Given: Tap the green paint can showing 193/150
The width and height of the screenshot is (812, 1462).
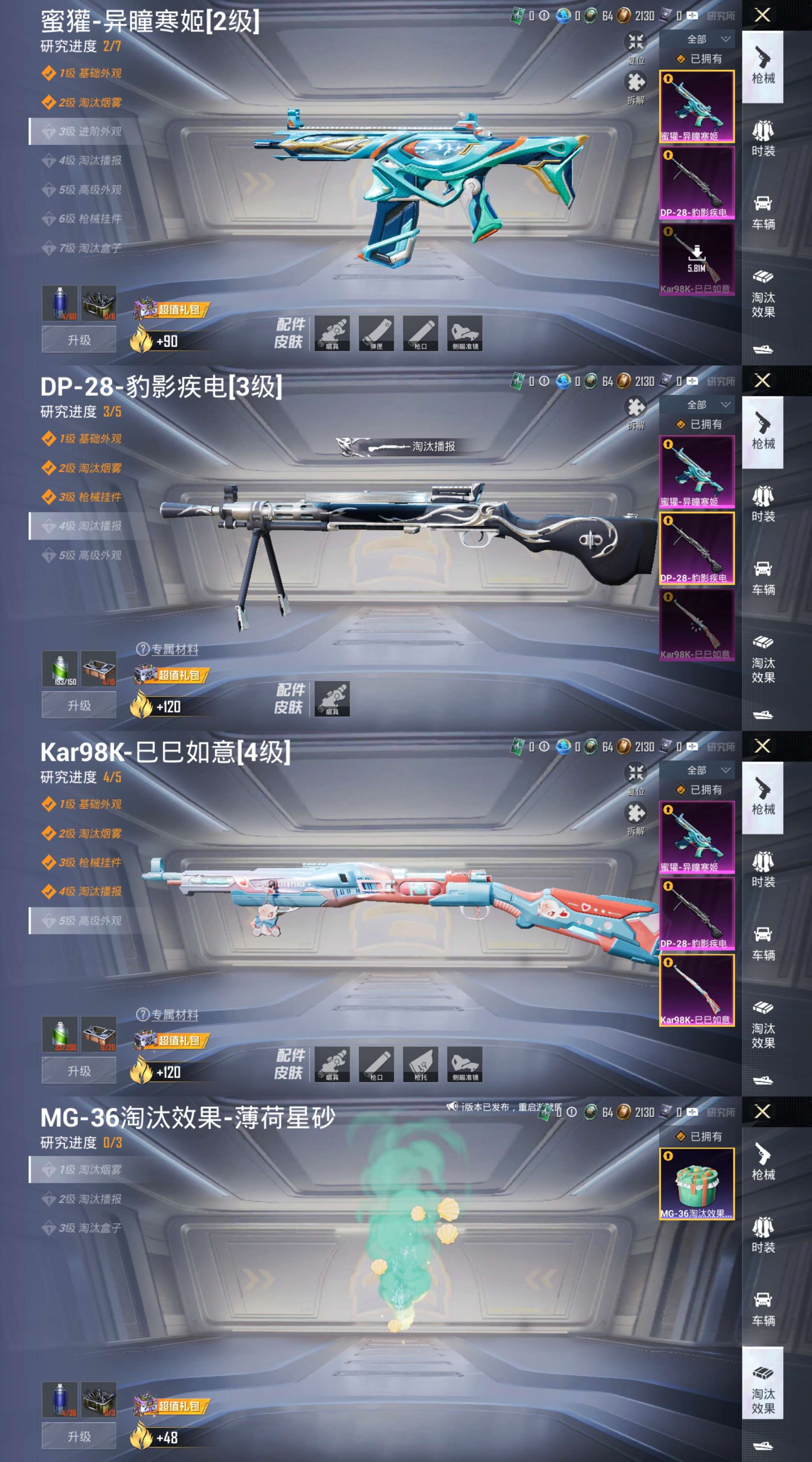Looking at the screenshot, I should (x=59, y=669).
